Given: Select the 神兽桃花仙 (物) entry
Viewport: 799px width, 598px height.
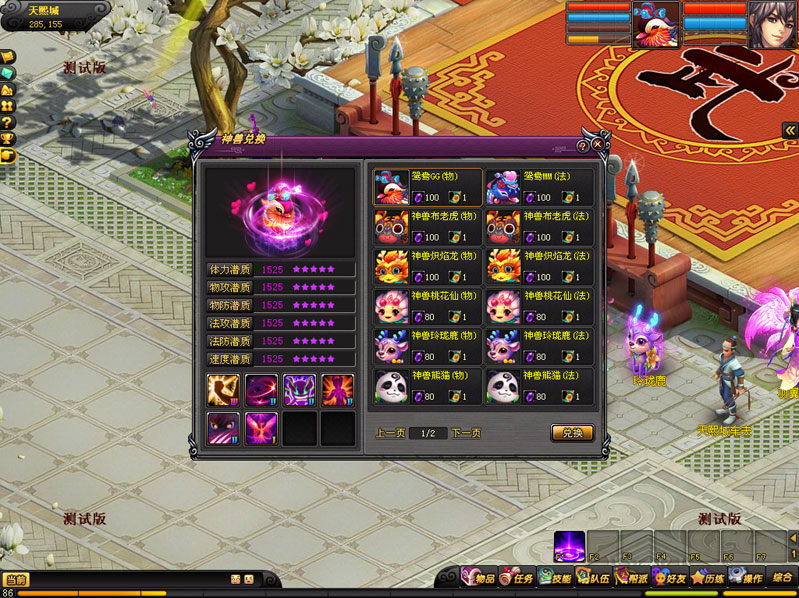Looking at the screenshot, I should click(x=428, y=306).
